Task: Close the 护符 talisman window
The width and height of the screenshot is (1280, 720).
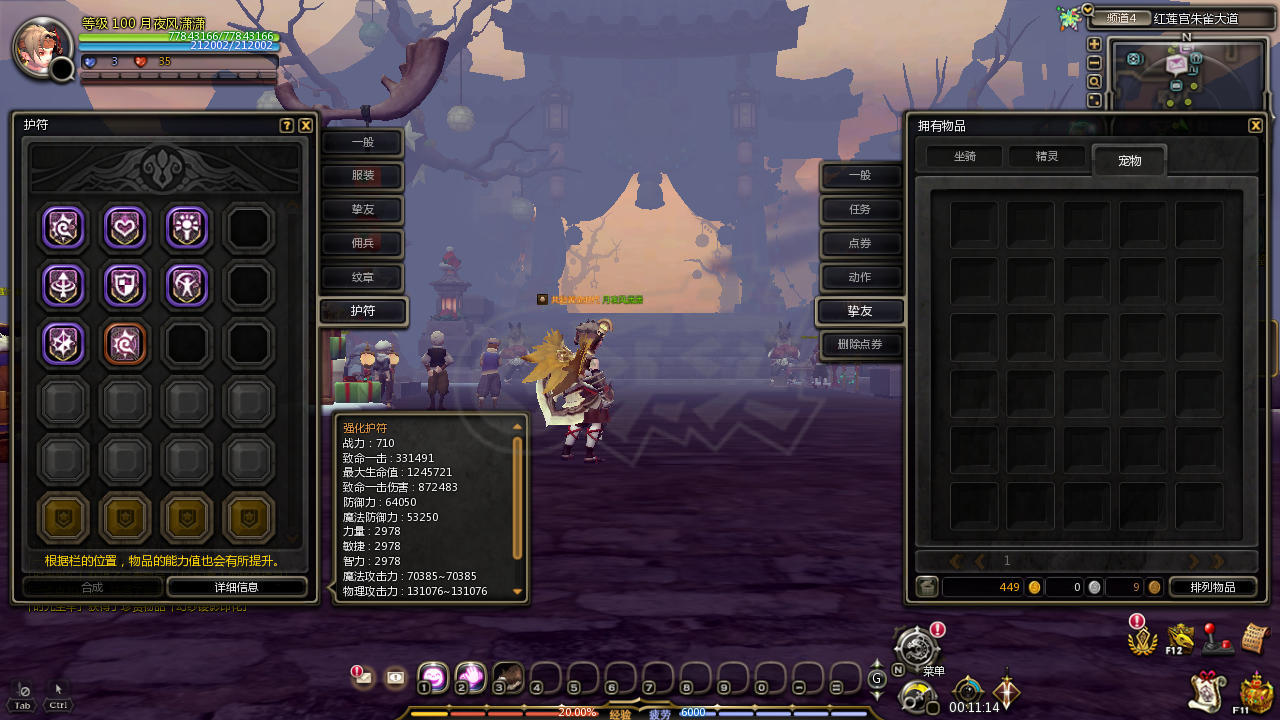Action: pyautogui.click(x=306, y=126)
